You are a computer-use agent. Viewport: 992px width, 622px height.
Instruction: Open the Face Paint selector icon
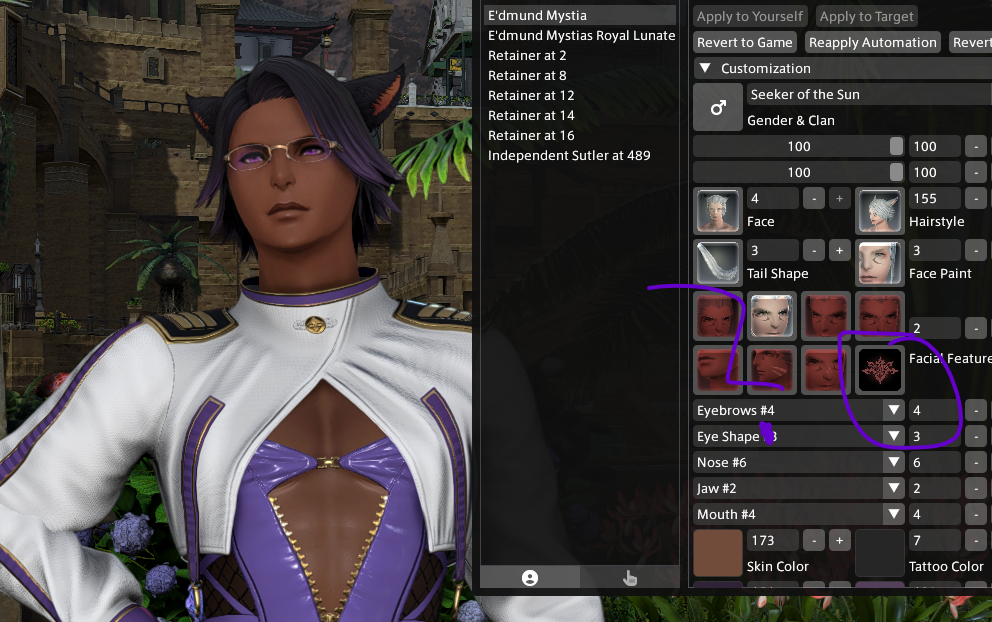coord(880,263)
